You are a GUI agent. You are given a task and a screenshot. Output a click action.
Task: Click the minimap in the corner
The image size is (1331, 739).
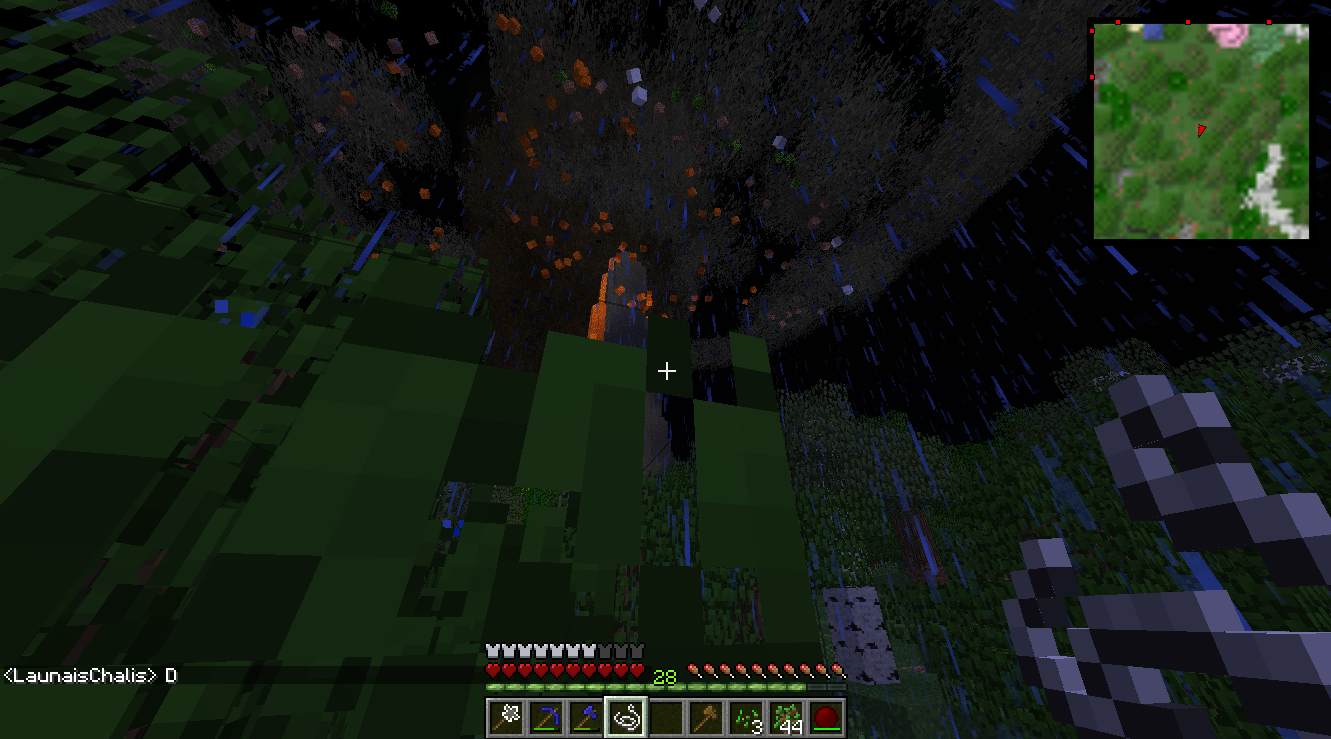[x=1200, y=131]
